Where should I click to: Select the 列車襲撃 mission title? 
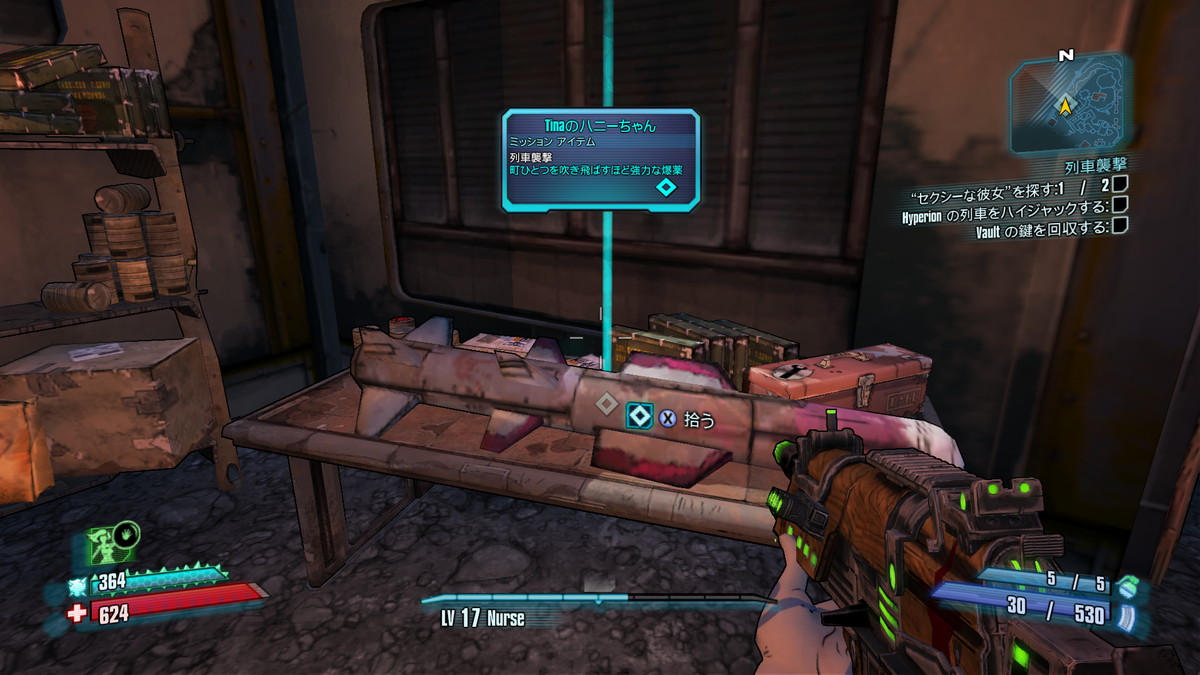[x=1096, y=165]
